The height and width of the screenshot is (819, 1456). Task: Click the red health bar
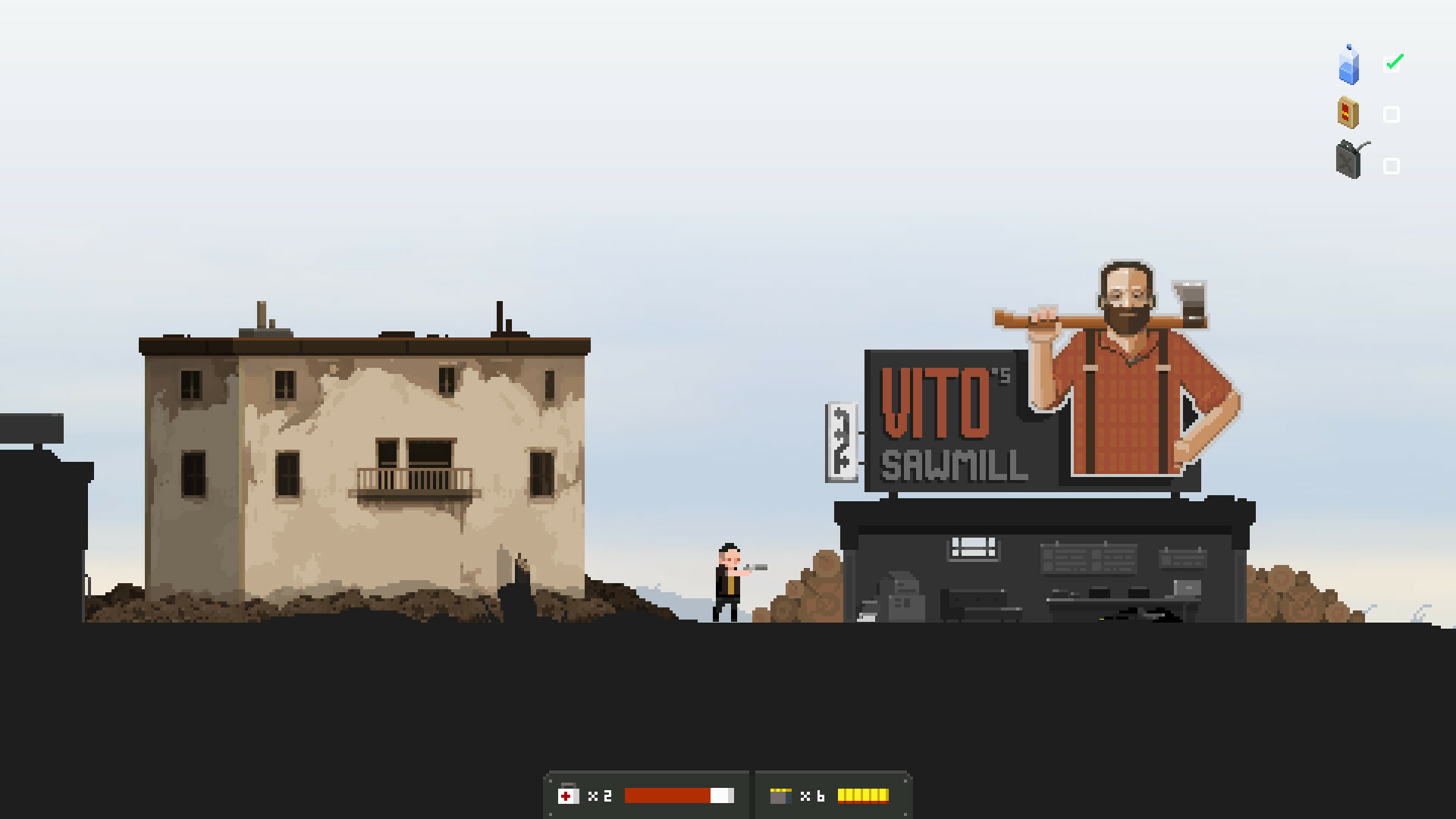667,795
